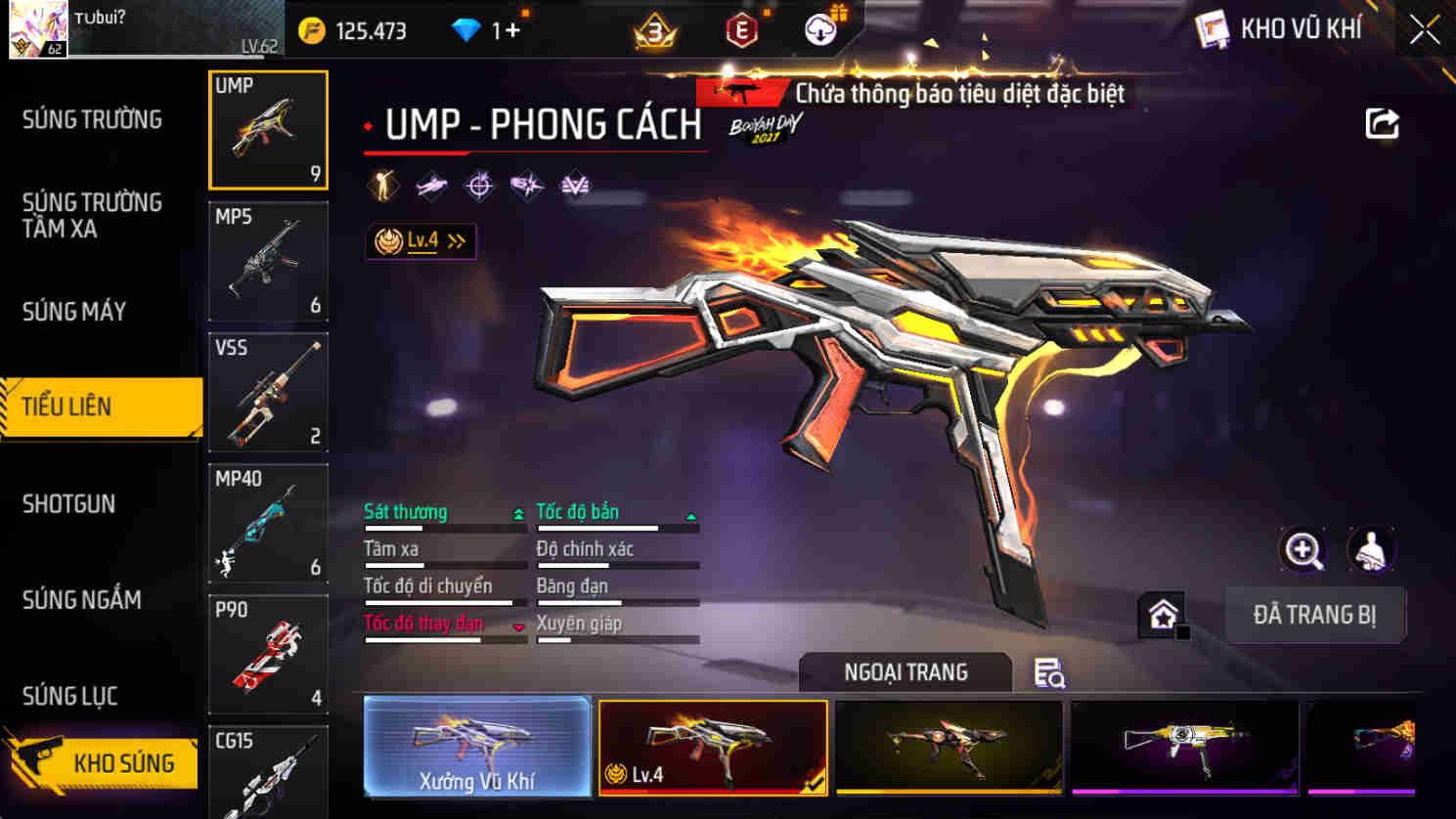The height and width of the screenshot is (819, 1456).
Task: Open the home badge icon near the gun
Action: point(1162,615)
